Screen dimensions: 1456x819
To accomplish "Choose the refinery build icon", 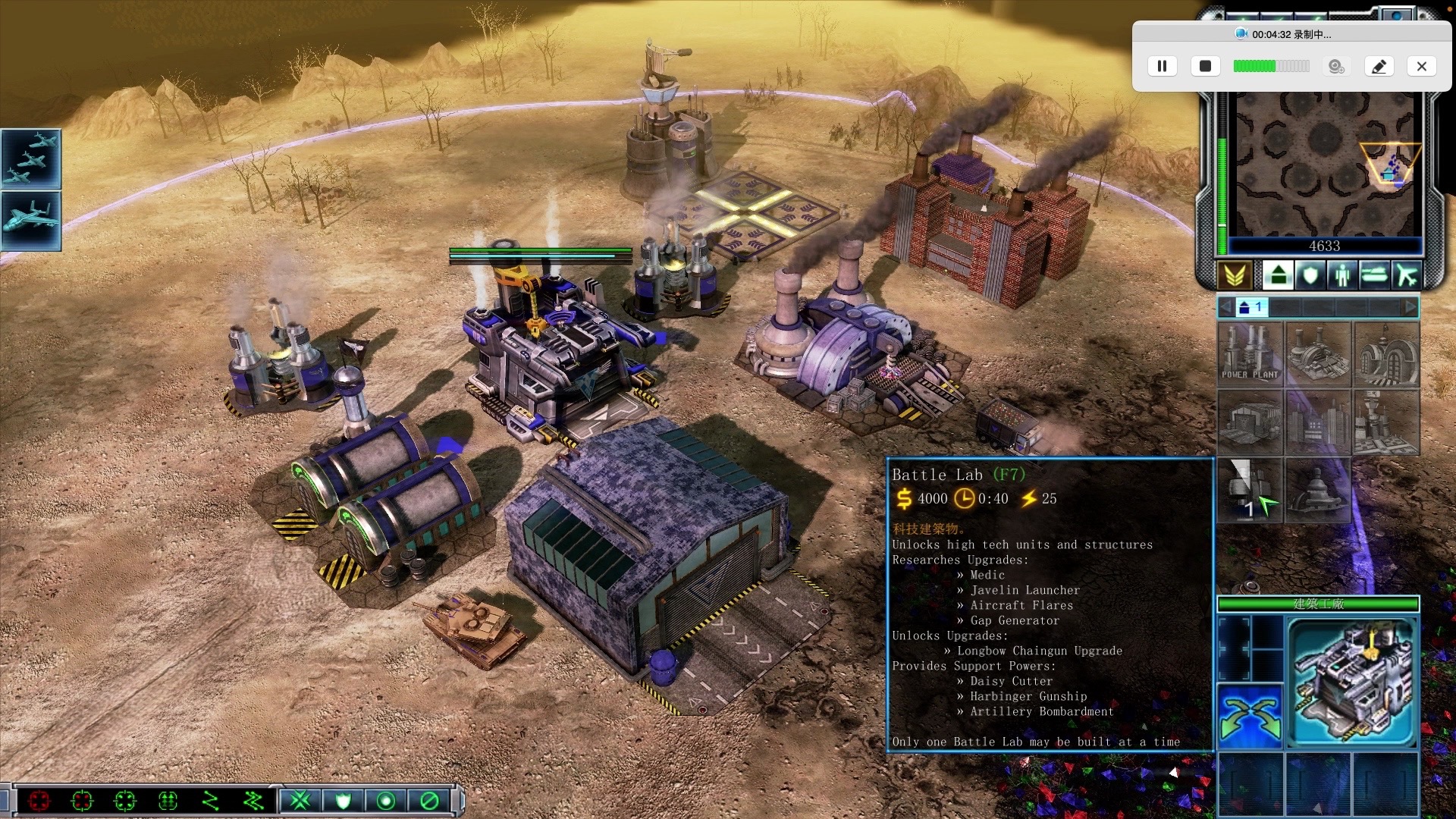I will pos(1318,354).
